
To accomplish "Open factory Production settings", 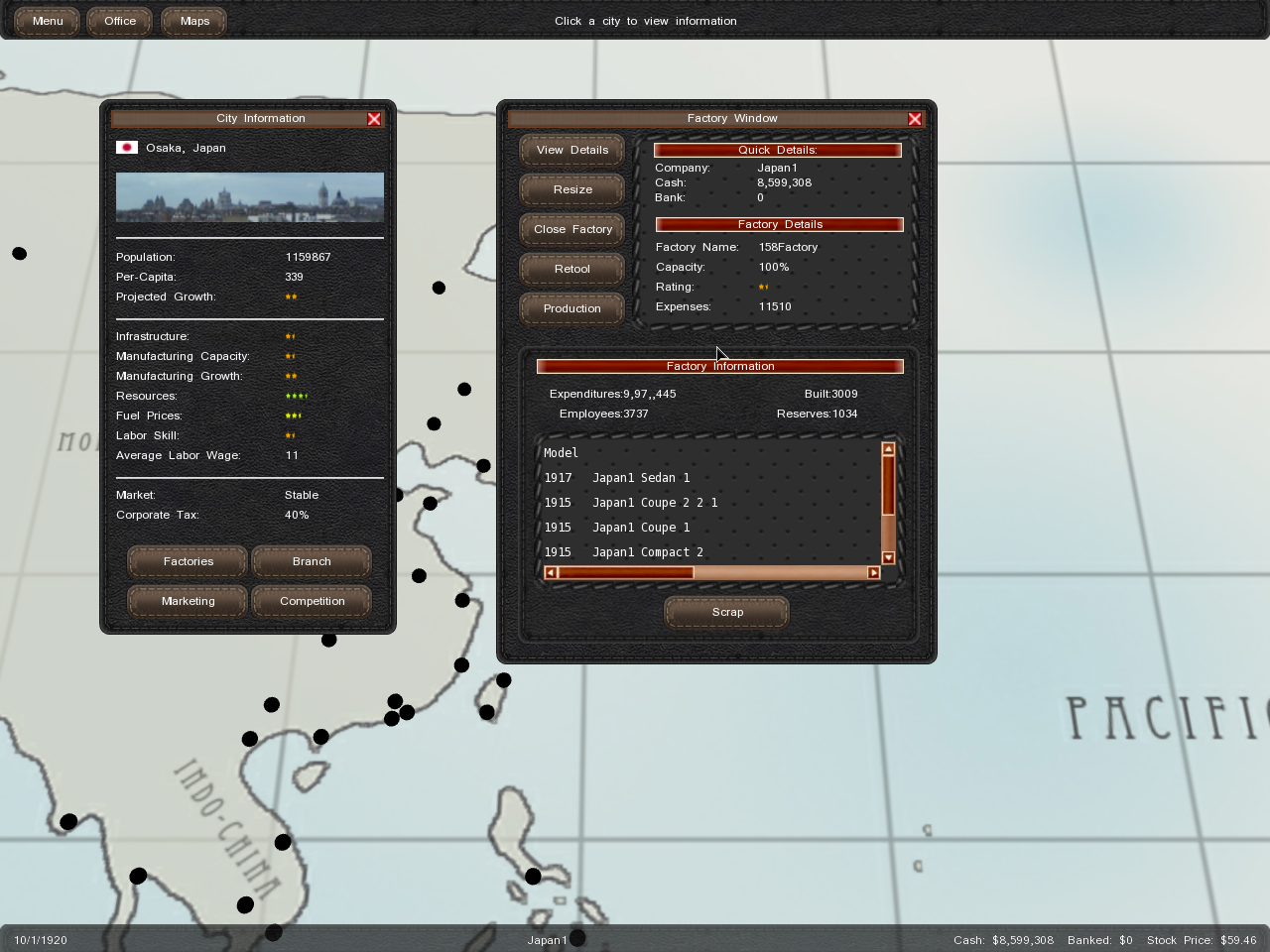I will click(572, 308).
